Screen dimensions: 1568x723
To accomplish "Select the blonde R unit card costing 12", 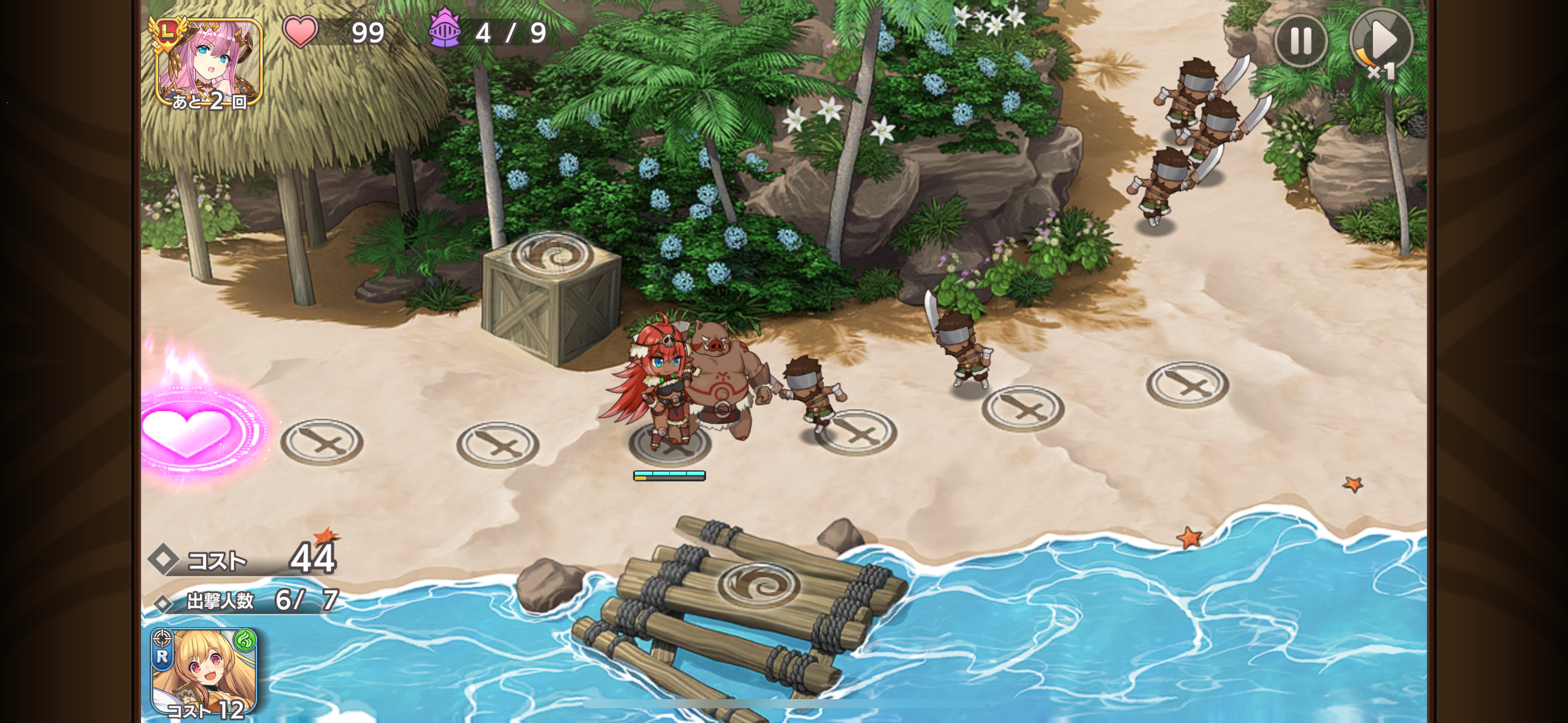I will pyautogui.click(x=204, y=672).
